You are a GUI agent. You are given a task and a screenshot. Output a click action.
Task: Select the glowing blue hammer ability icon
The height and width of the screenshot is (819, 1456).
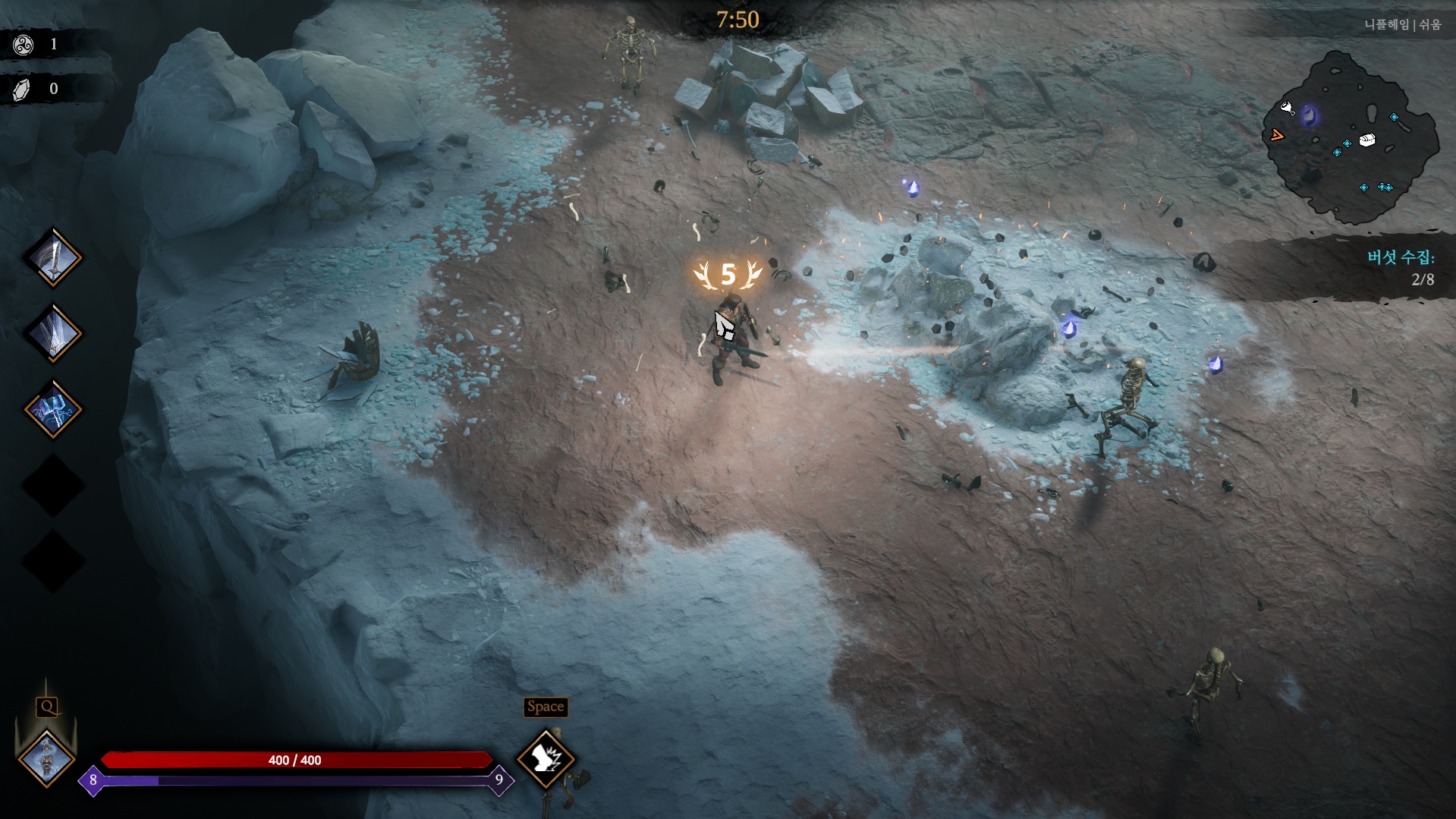[x=53, y=410]
